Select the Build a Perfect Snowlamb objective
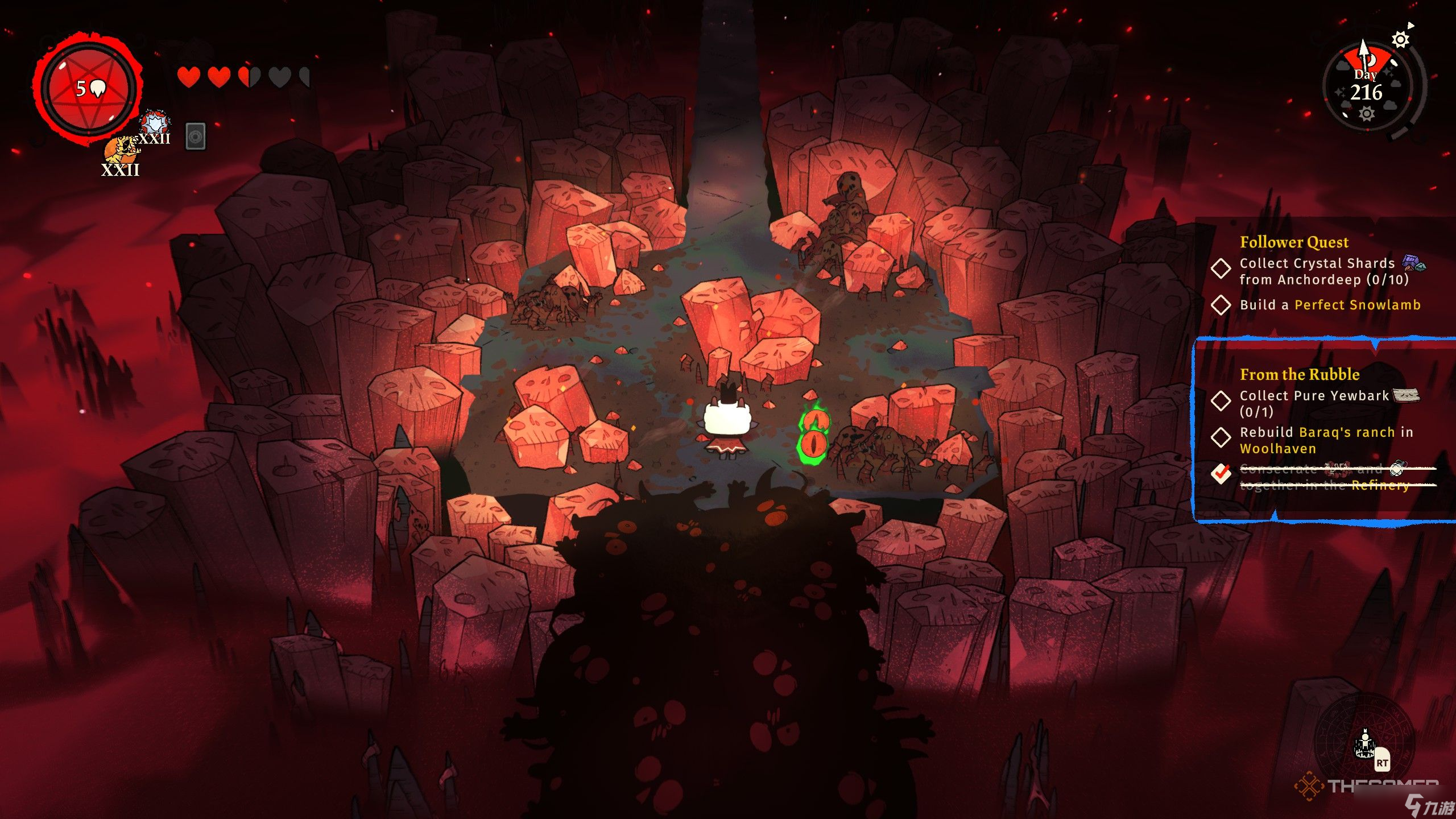The width and height of the screenshot is (1456, 819). click(x=1330, y=305)
